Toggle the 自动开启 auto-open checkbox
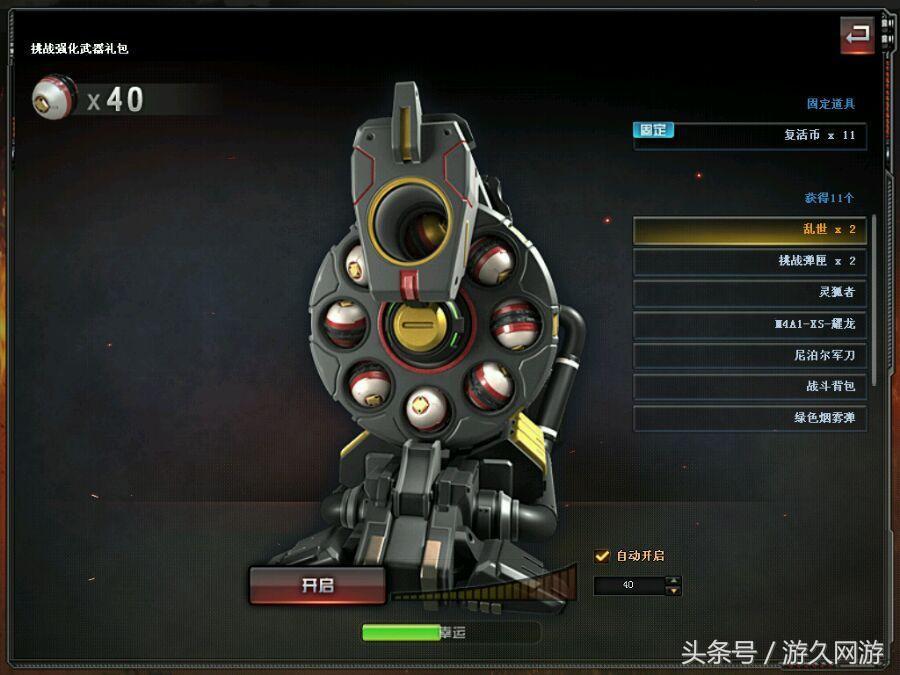 click(602, 556)
